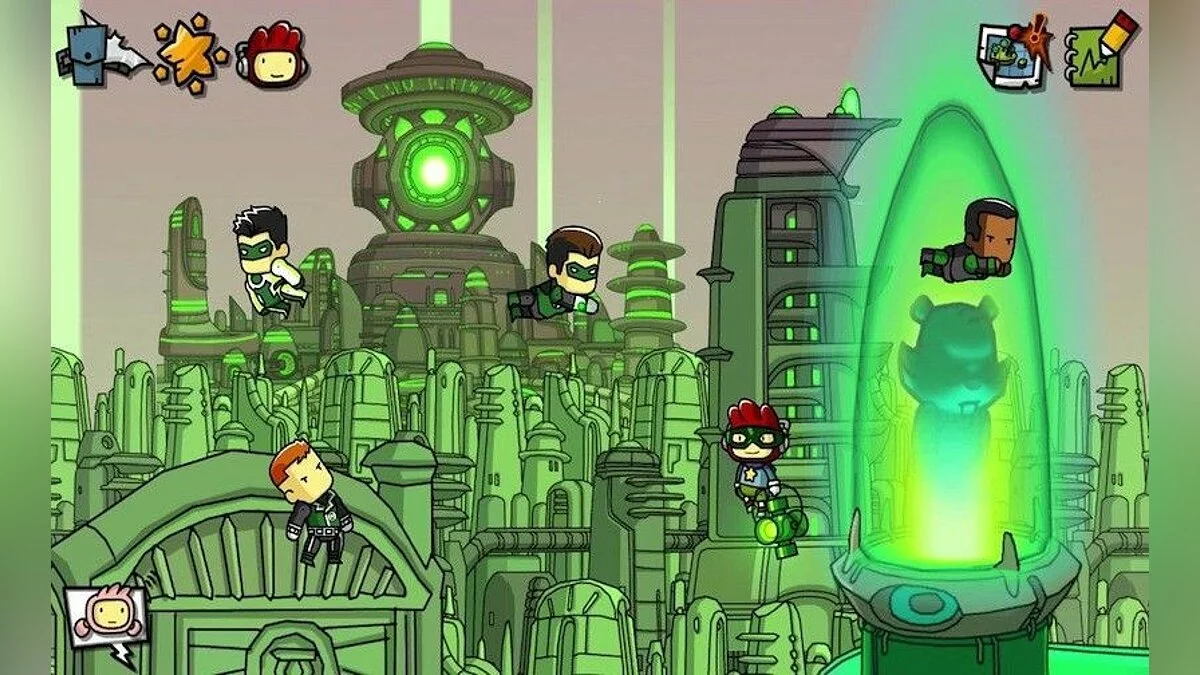
Task: Select the orange Starite shard icon
Action: [190, 53]
